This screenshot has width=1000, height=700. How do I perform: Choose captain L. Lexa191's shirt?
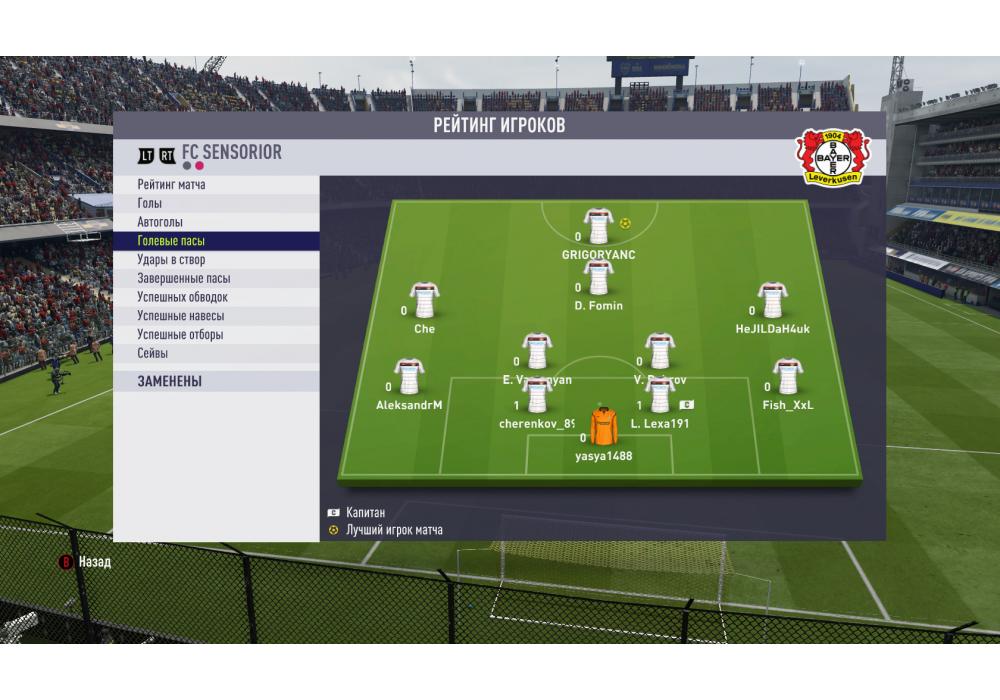coord(659,396)
